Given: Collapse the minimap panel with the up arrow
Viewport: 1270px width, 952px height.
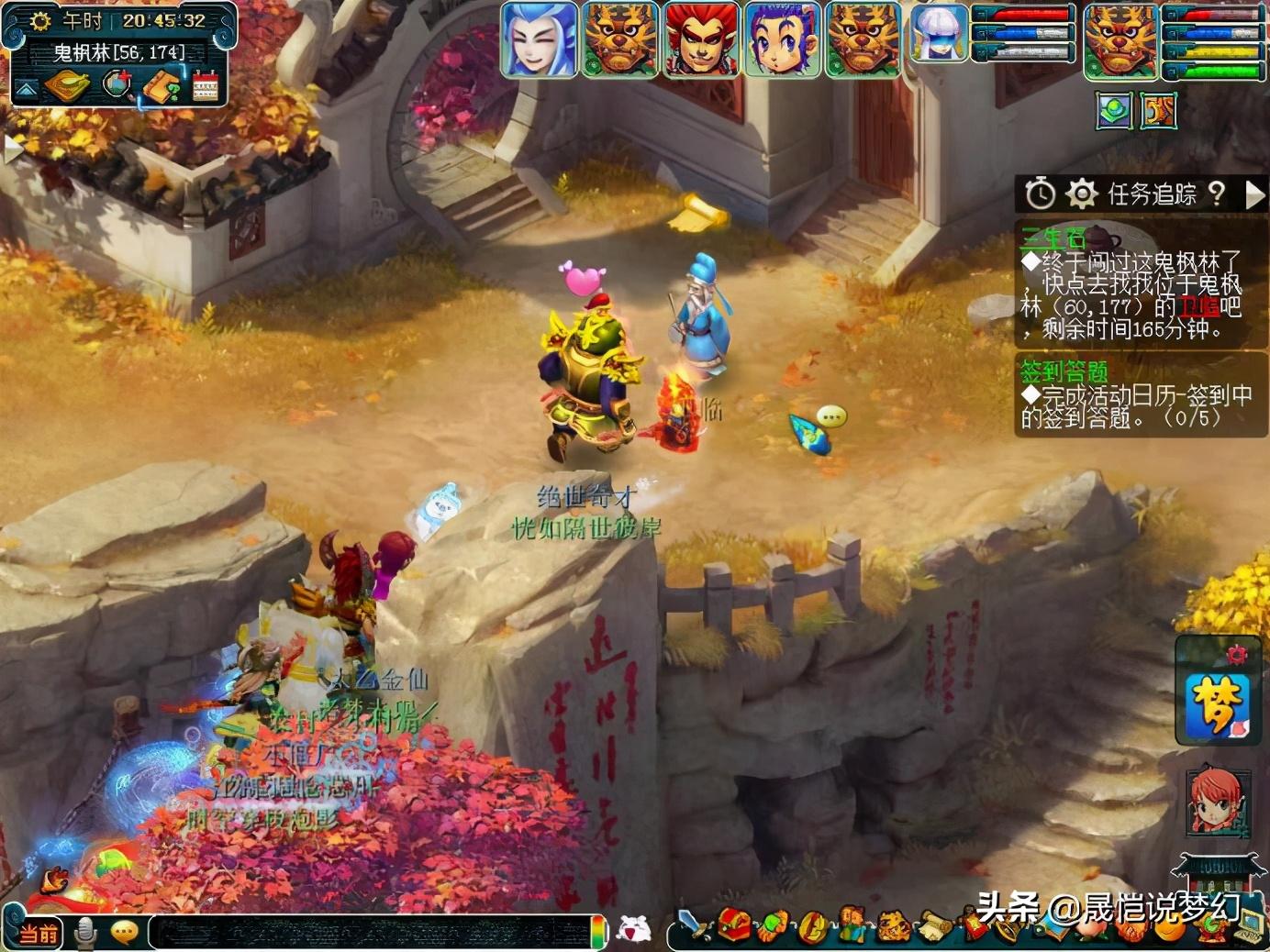Looking at the screenshot, I should pyautogui.click(x=25, y=89).
